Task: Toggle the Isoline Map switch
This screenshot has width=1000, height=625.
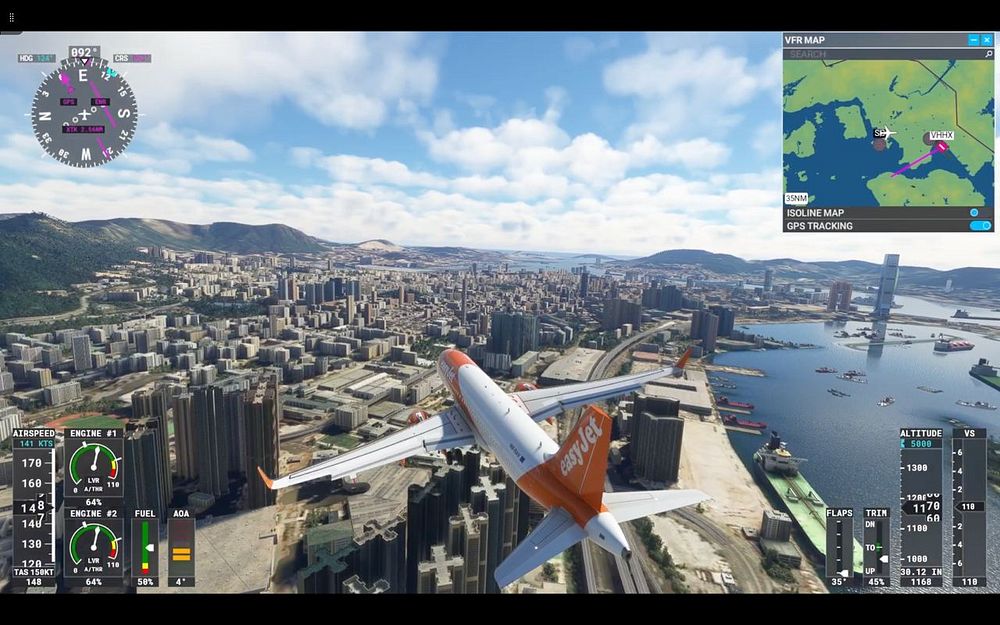Action: pos(975,212)
